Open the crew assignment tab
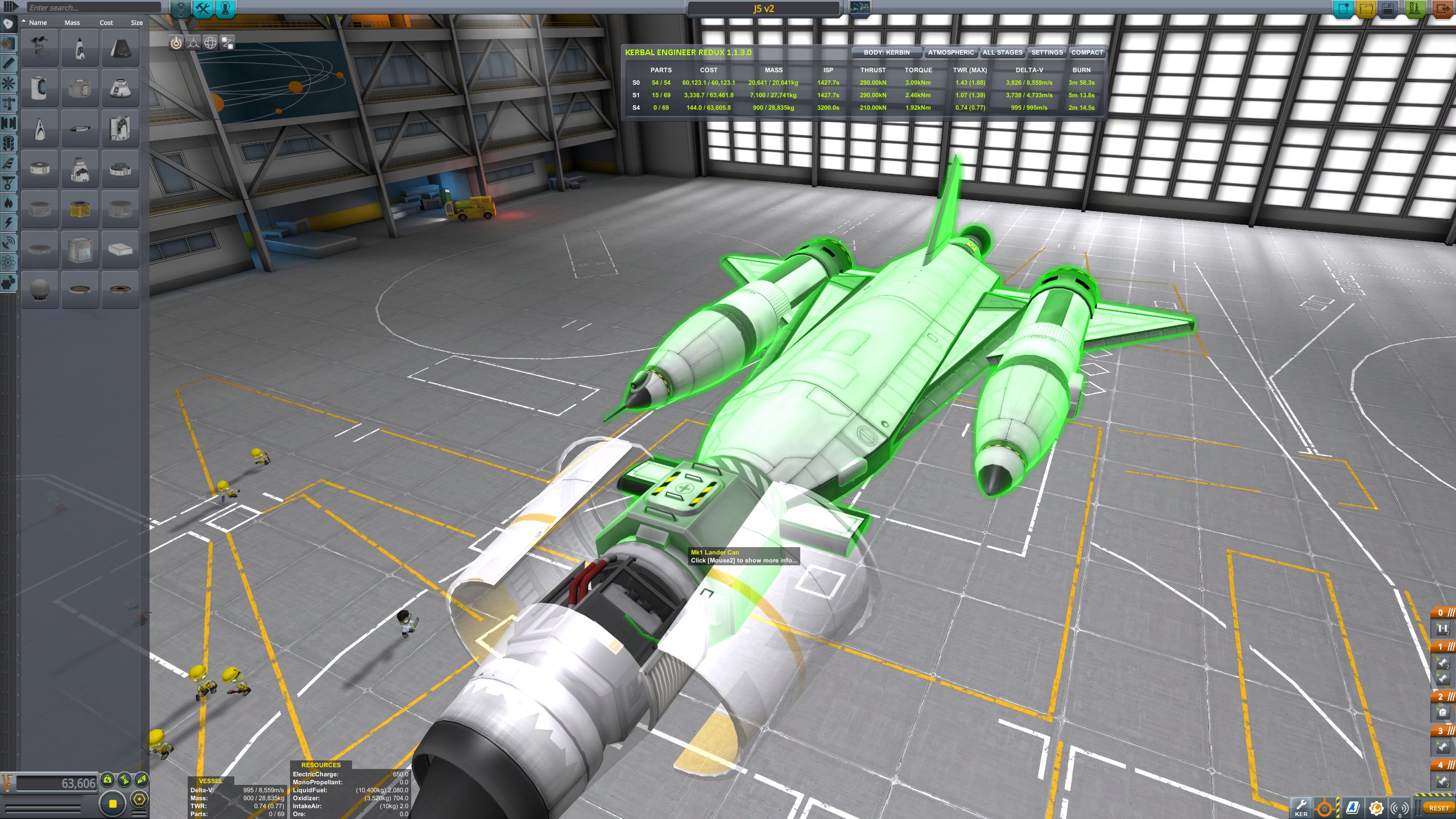The height and width of the screenshot is (819, 1456). pos(226,9)
